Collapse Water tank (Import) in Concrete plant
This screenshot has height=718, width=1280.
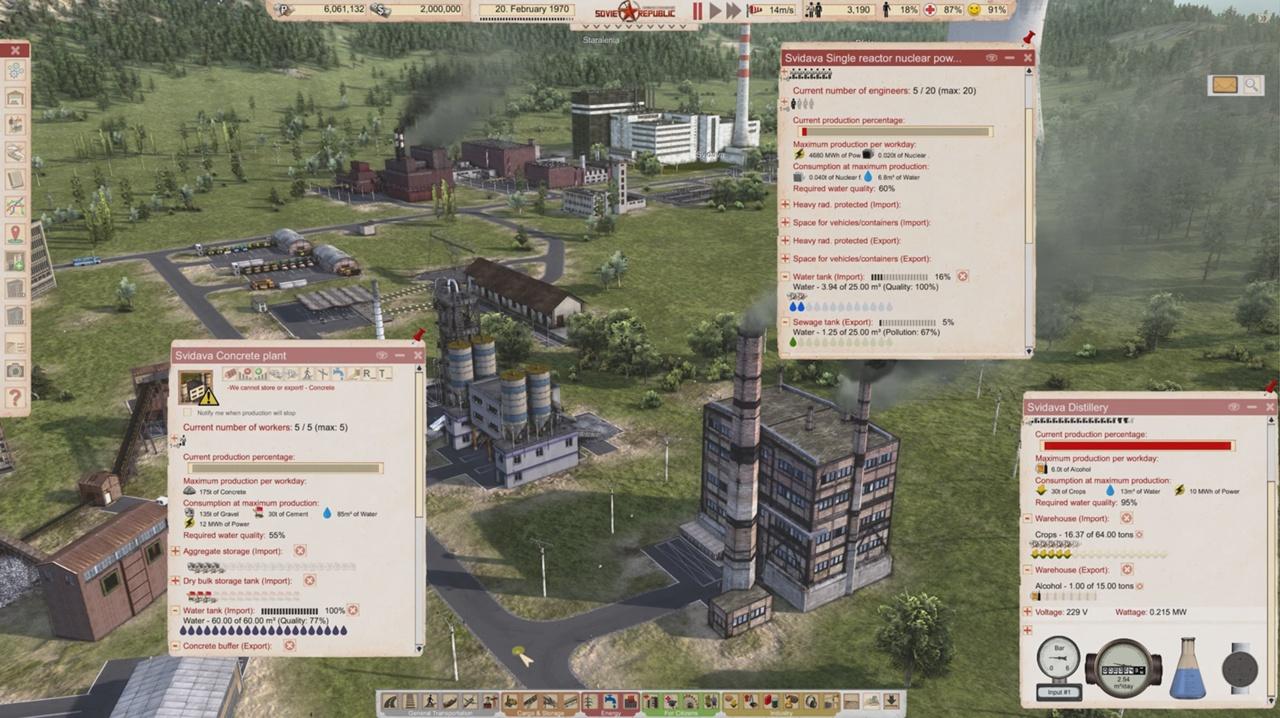pos(176,610)
